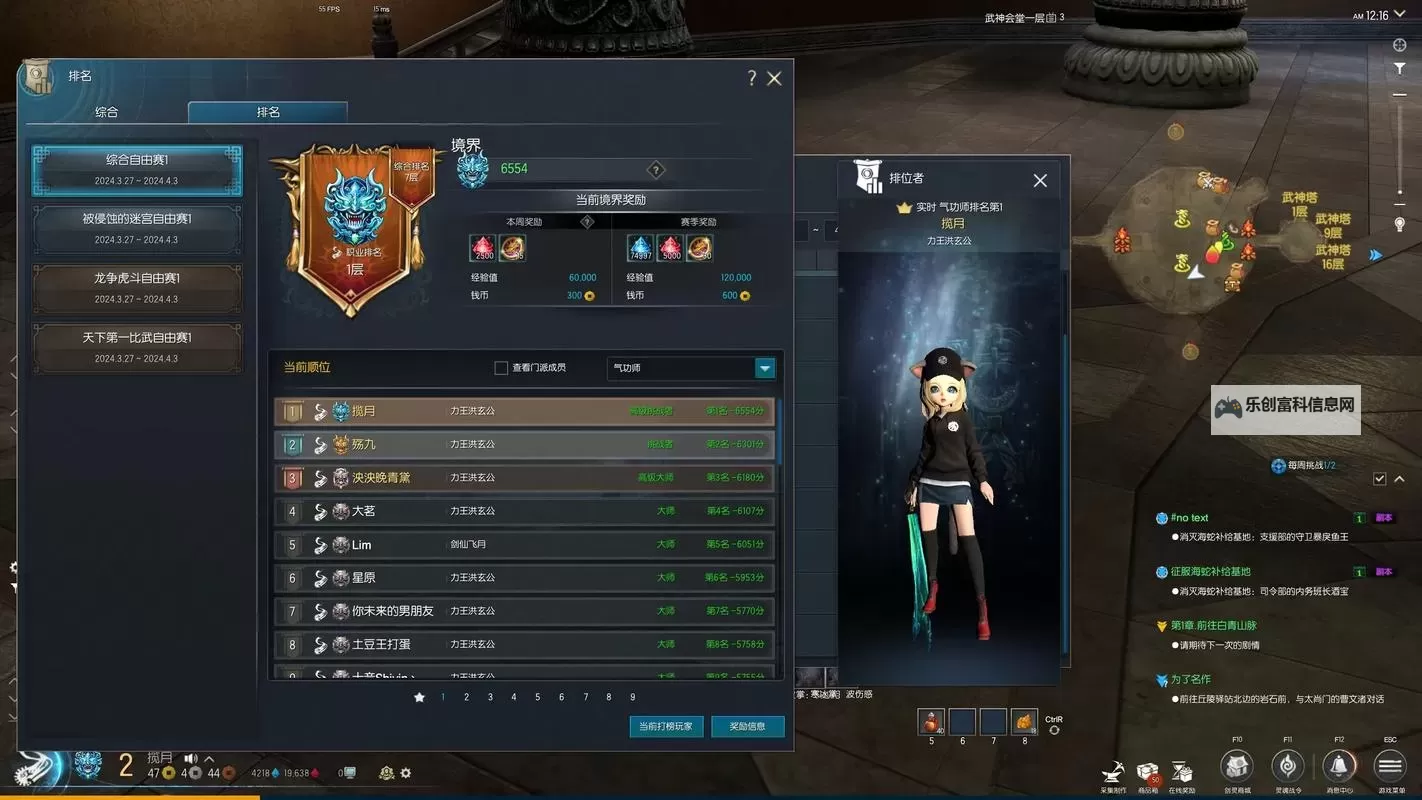The height and width of the screenshot is (800, 1422).
Task: Open 奖励信息 reward information
Action: (x=748, y=727)
